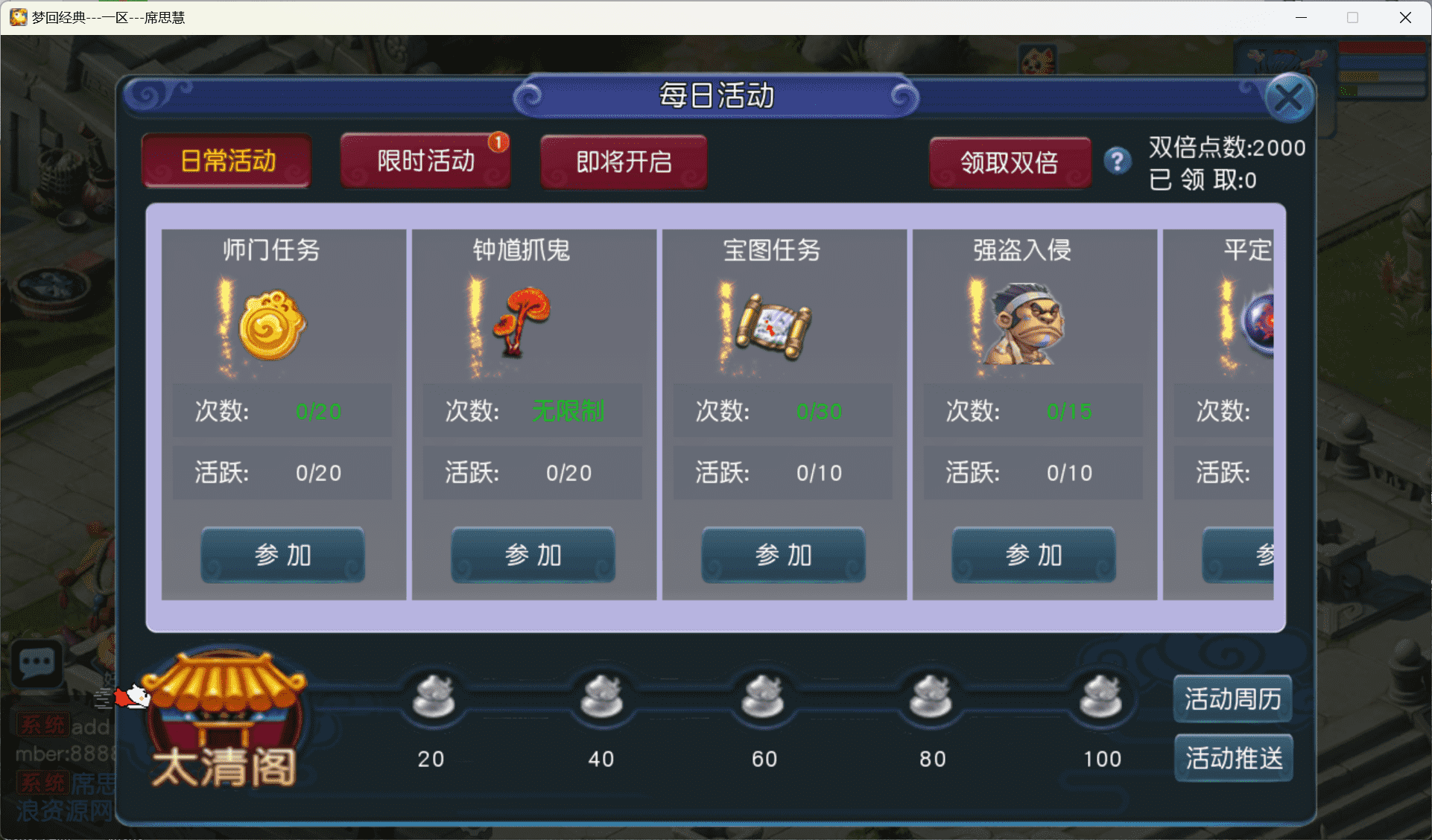
Task: Switch to the 日常活动 tab
Action: (226, 160)
